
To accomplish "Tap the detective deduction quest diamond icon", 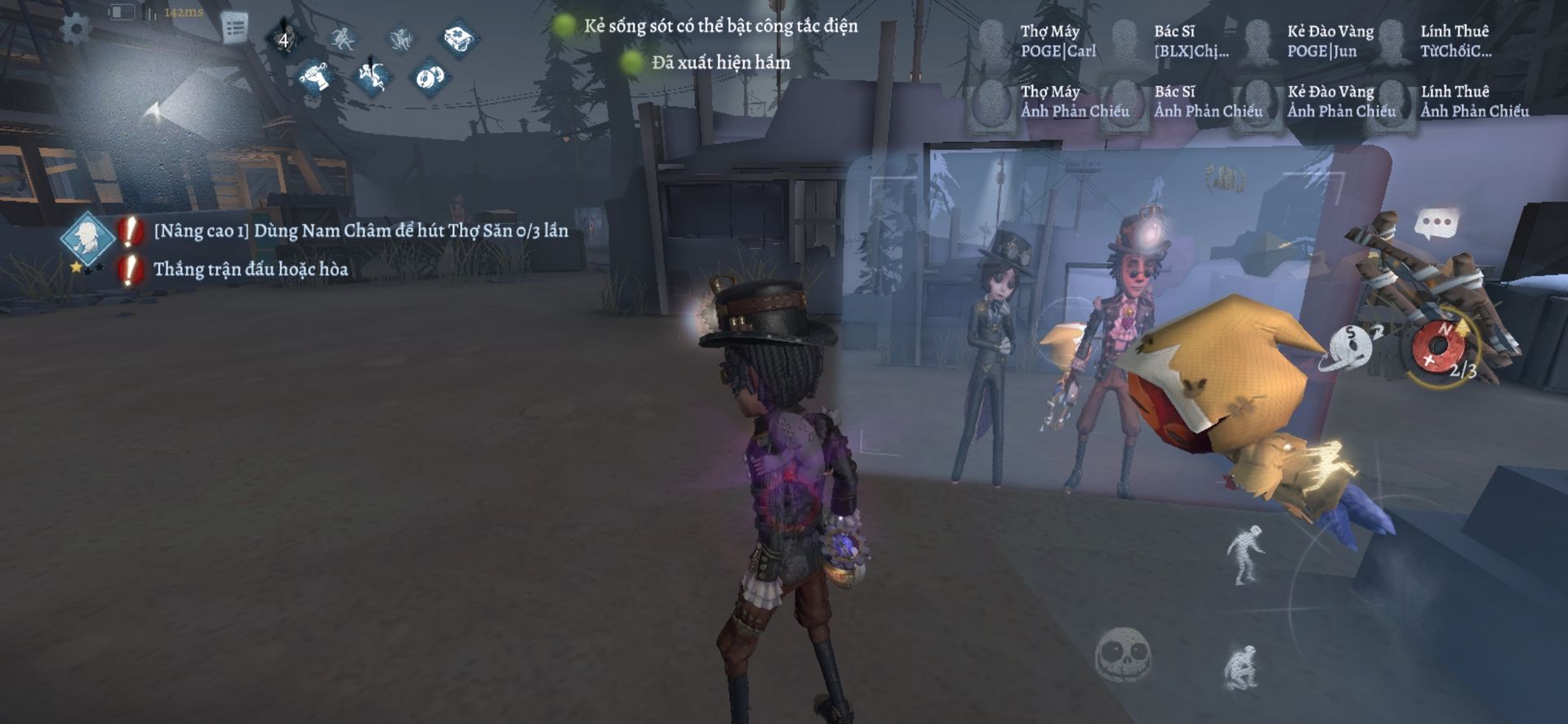I will 86,236.
